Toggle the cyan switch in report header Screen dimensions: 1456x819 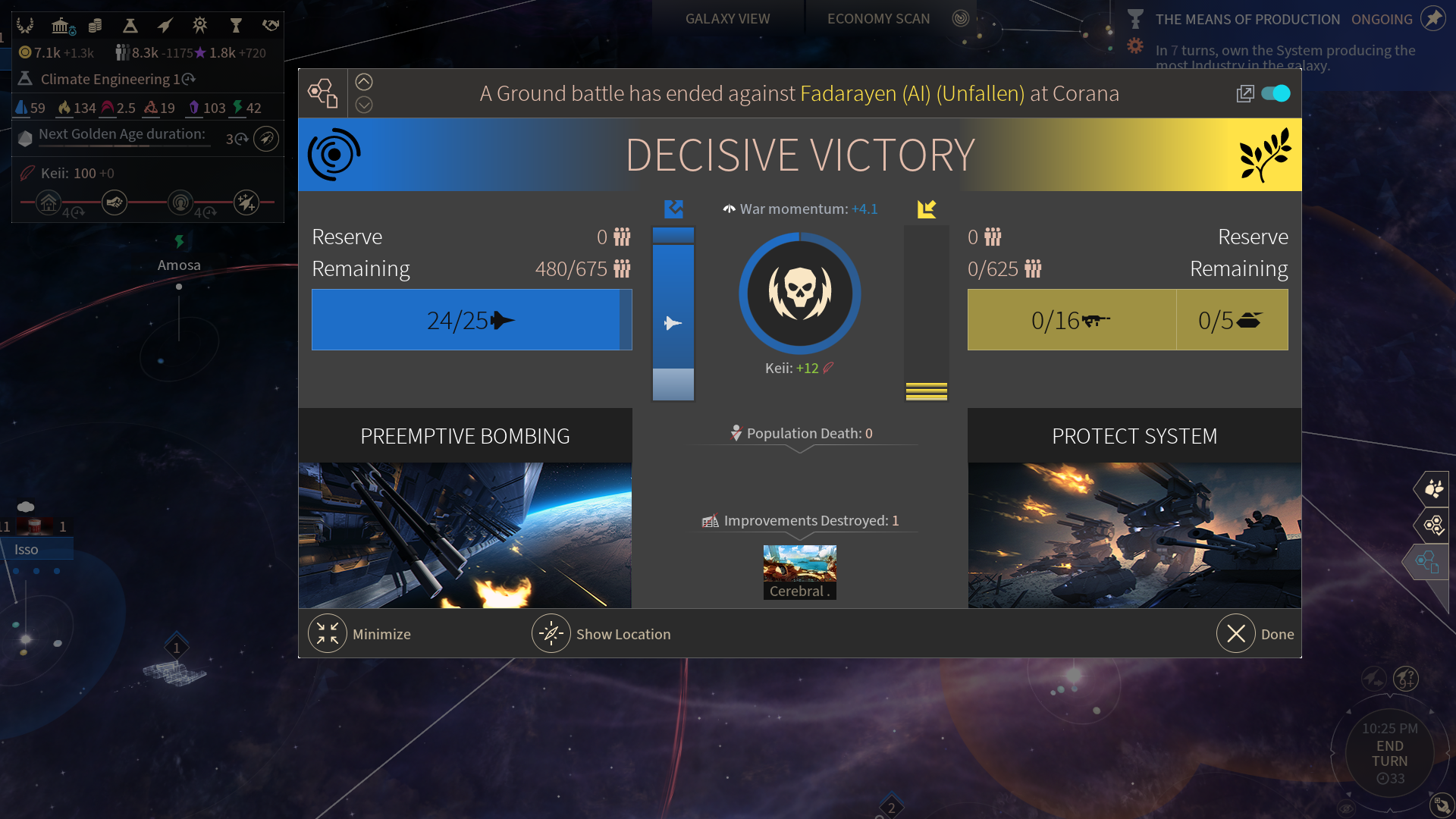point(1276,93)
